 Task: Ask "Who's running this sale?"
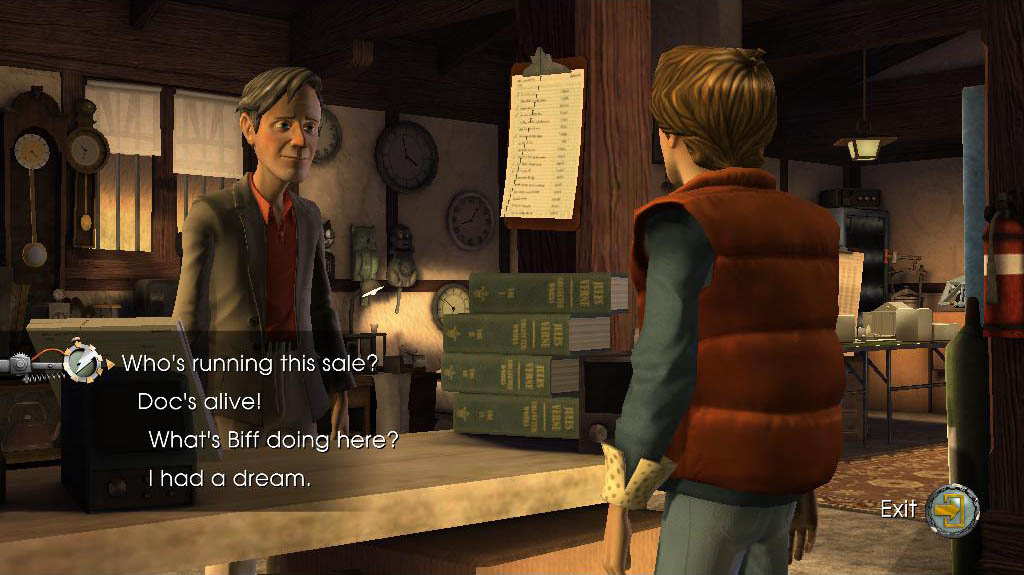pyautogui.click(x=249, y=363)
